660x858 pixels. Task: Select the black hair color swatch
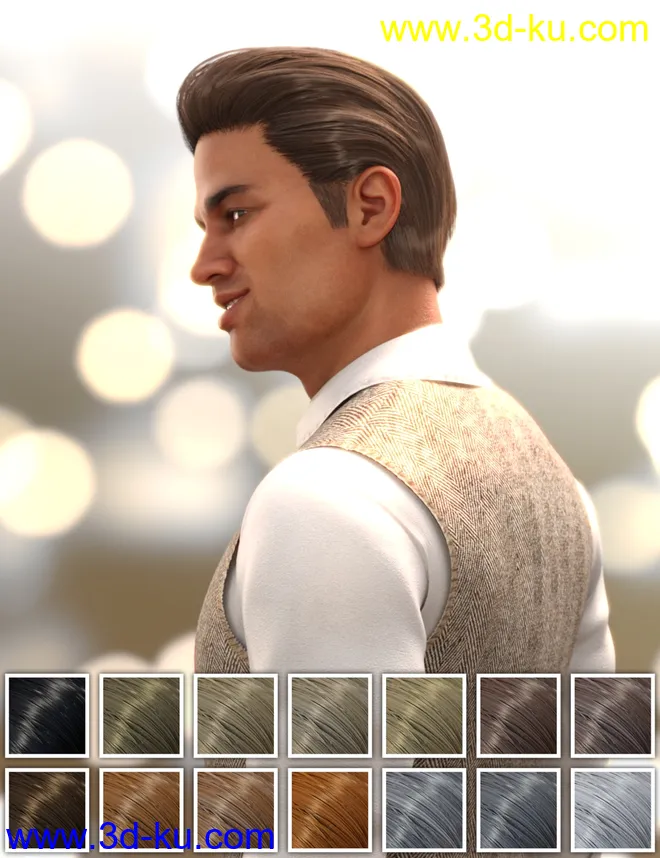[47, 715]
